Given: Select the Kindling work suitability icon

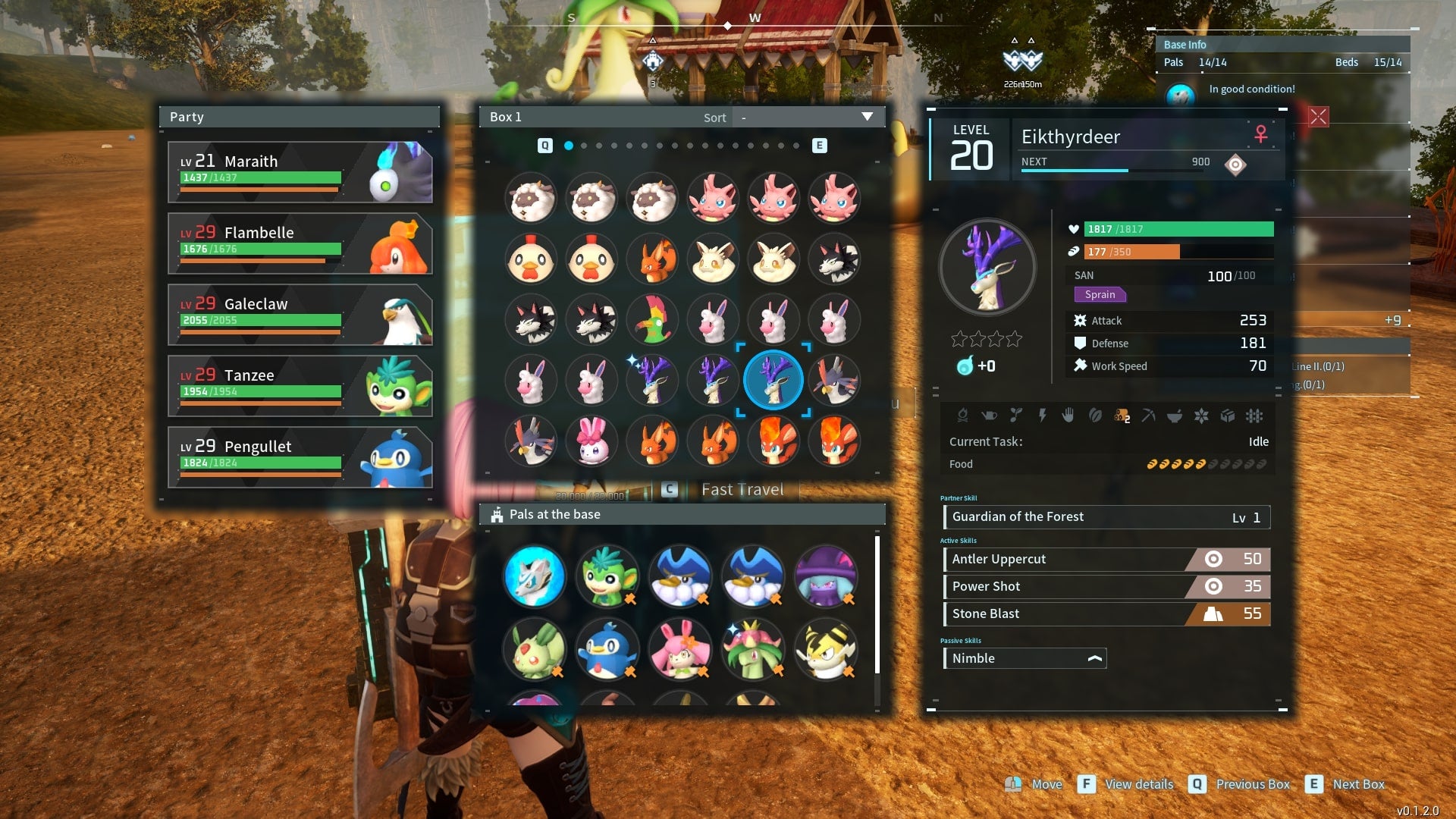Looking at the screenshot, I should coord(964,416).
